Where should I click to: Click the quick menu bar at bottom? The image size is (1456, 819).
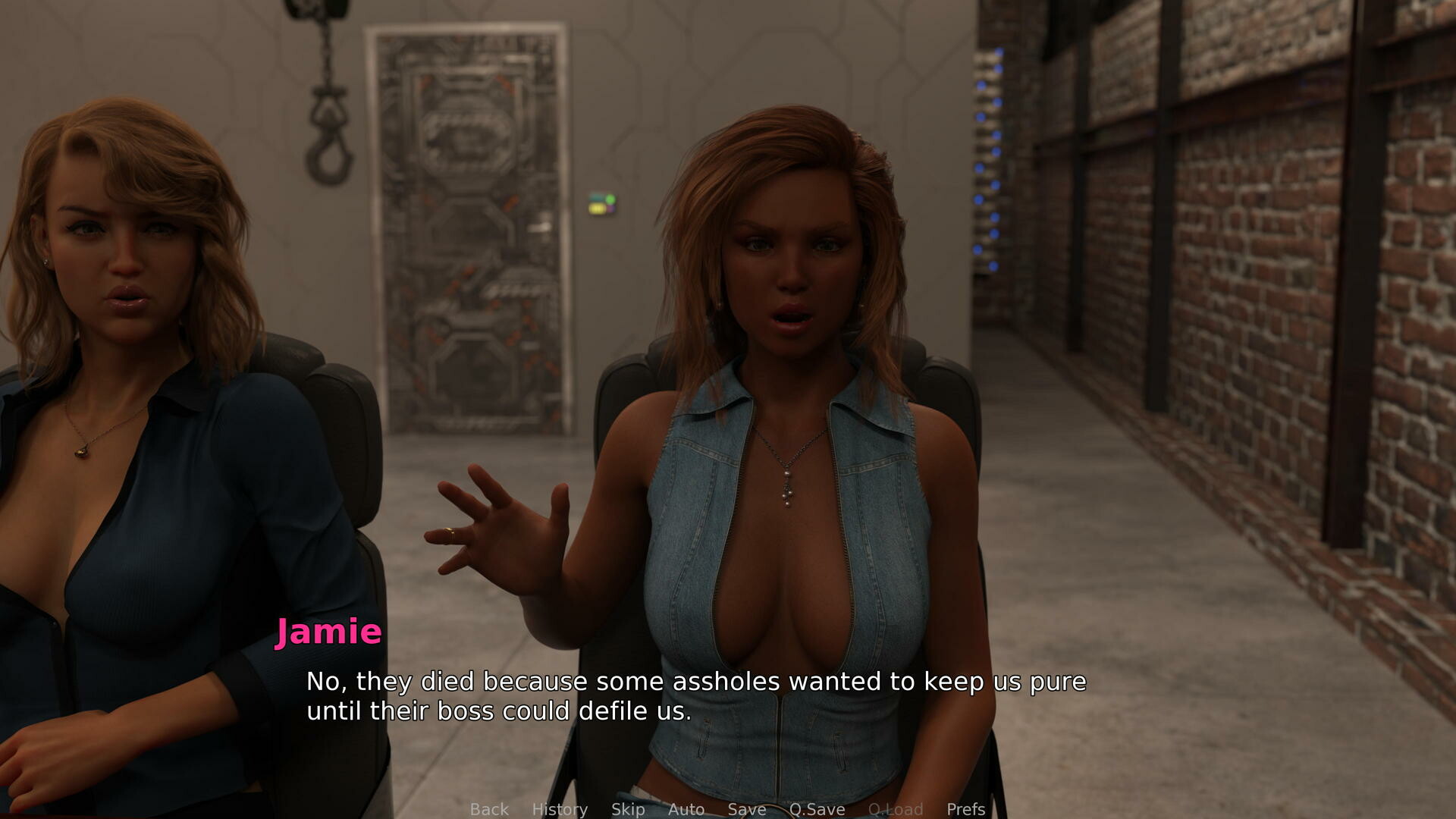[728, 809]
